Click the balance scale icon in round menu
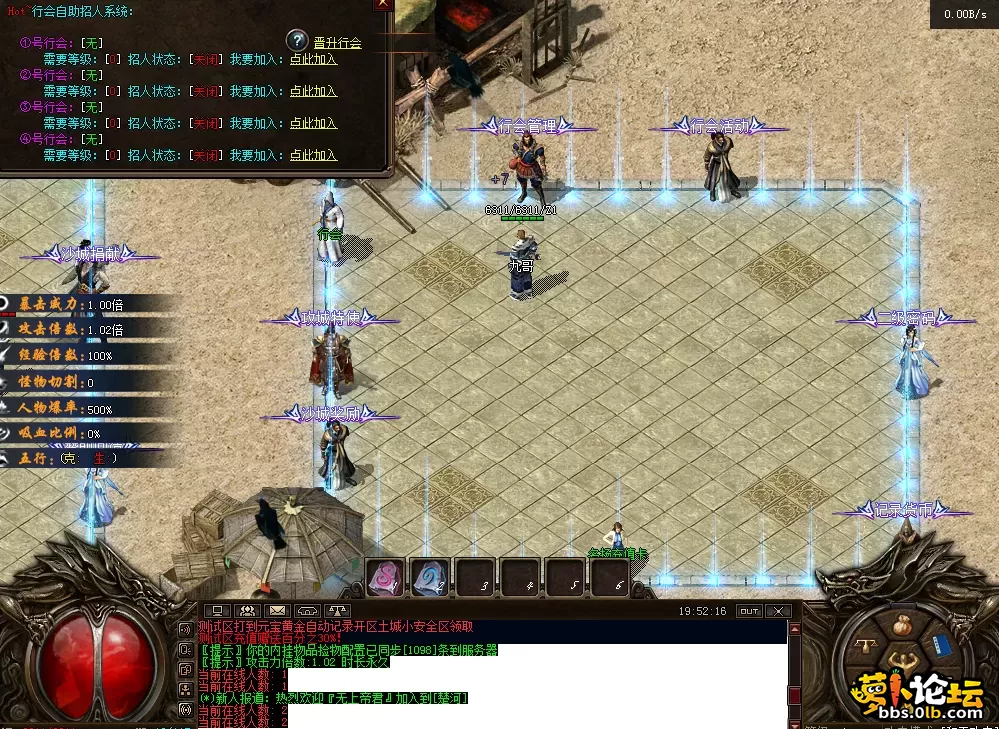This screenshot has height=729, width=999. tap(867, 648)
